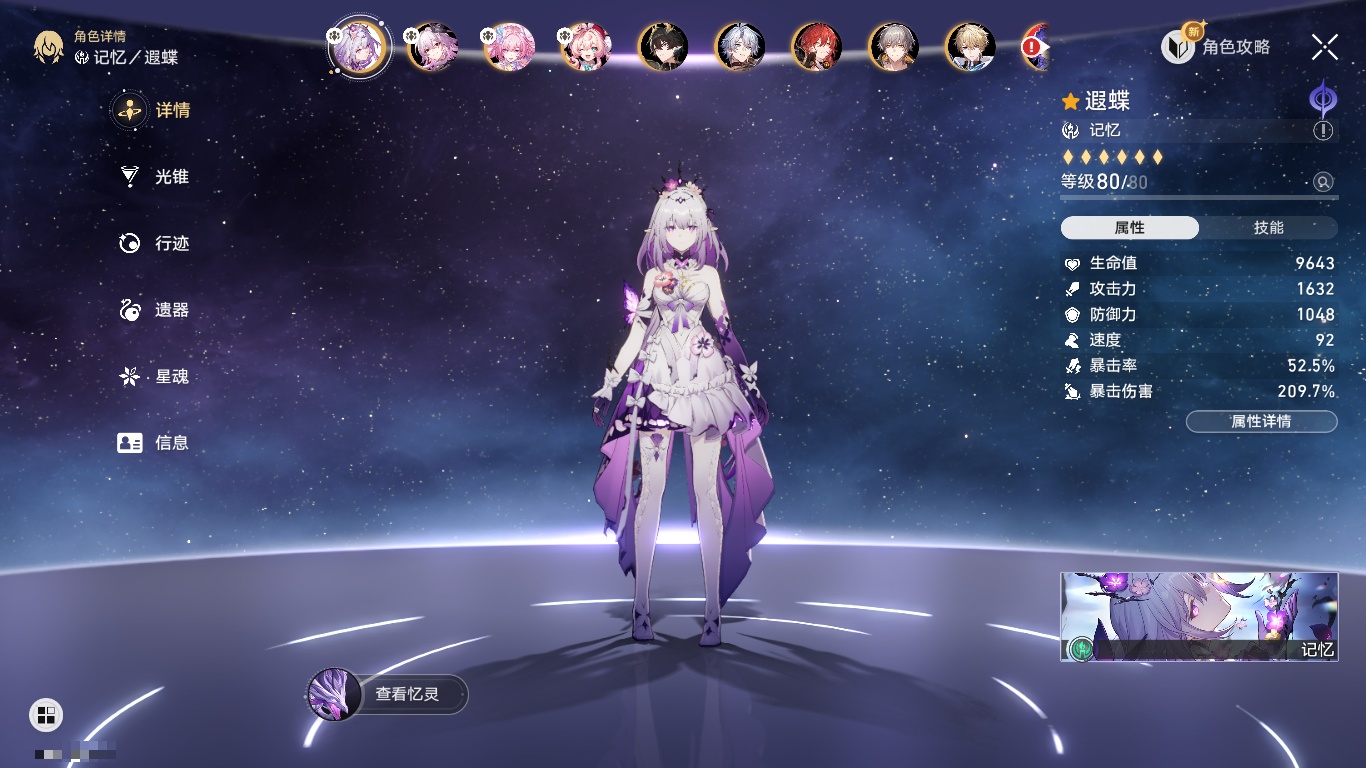The height and width of the screenshot is (768, 1366).
Task: Select the 属性 attributes tab
Action: (x=1130, y=228)
